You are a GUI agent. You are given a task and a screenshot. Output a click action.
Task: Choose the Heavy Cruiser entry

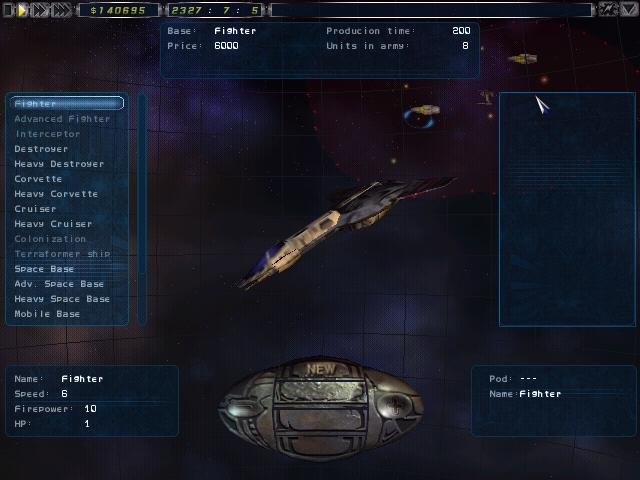53,224
